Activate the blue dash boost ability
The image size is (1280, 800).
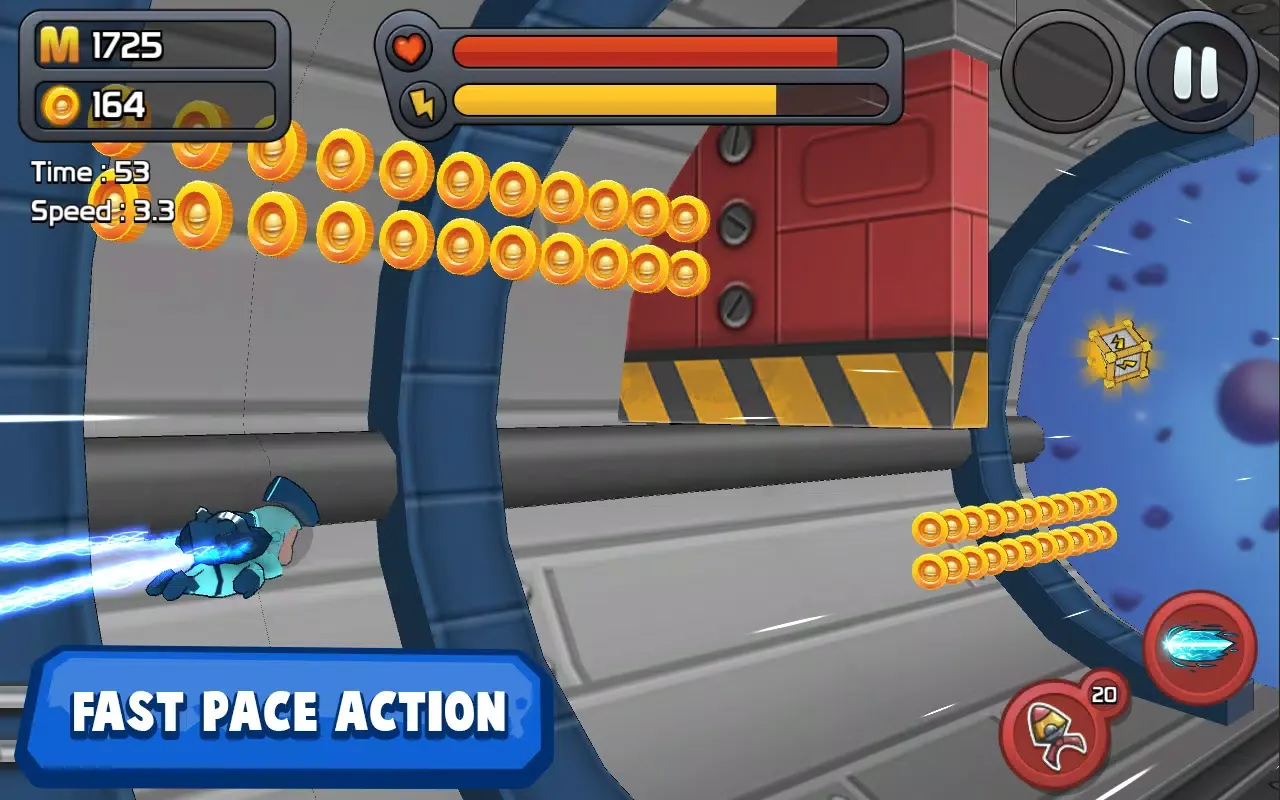click(x=1198, y=645)
